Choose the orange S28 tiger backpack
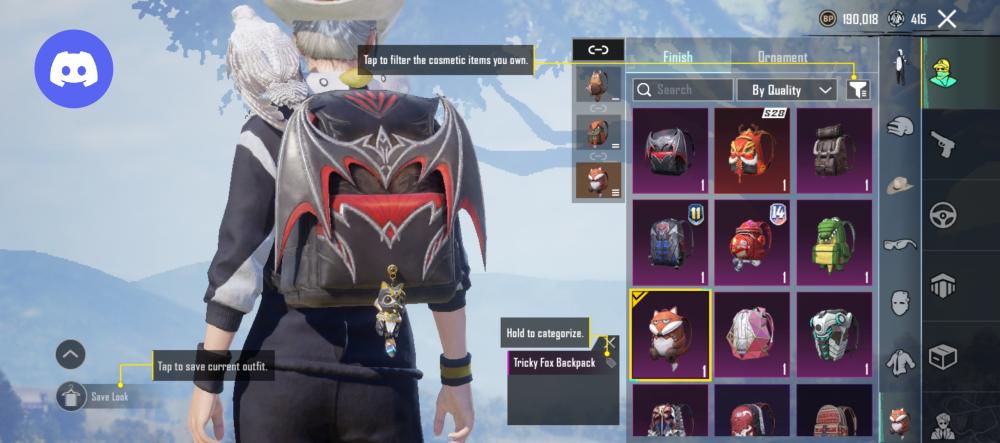 pyautogui.click(x=752, y=149)
